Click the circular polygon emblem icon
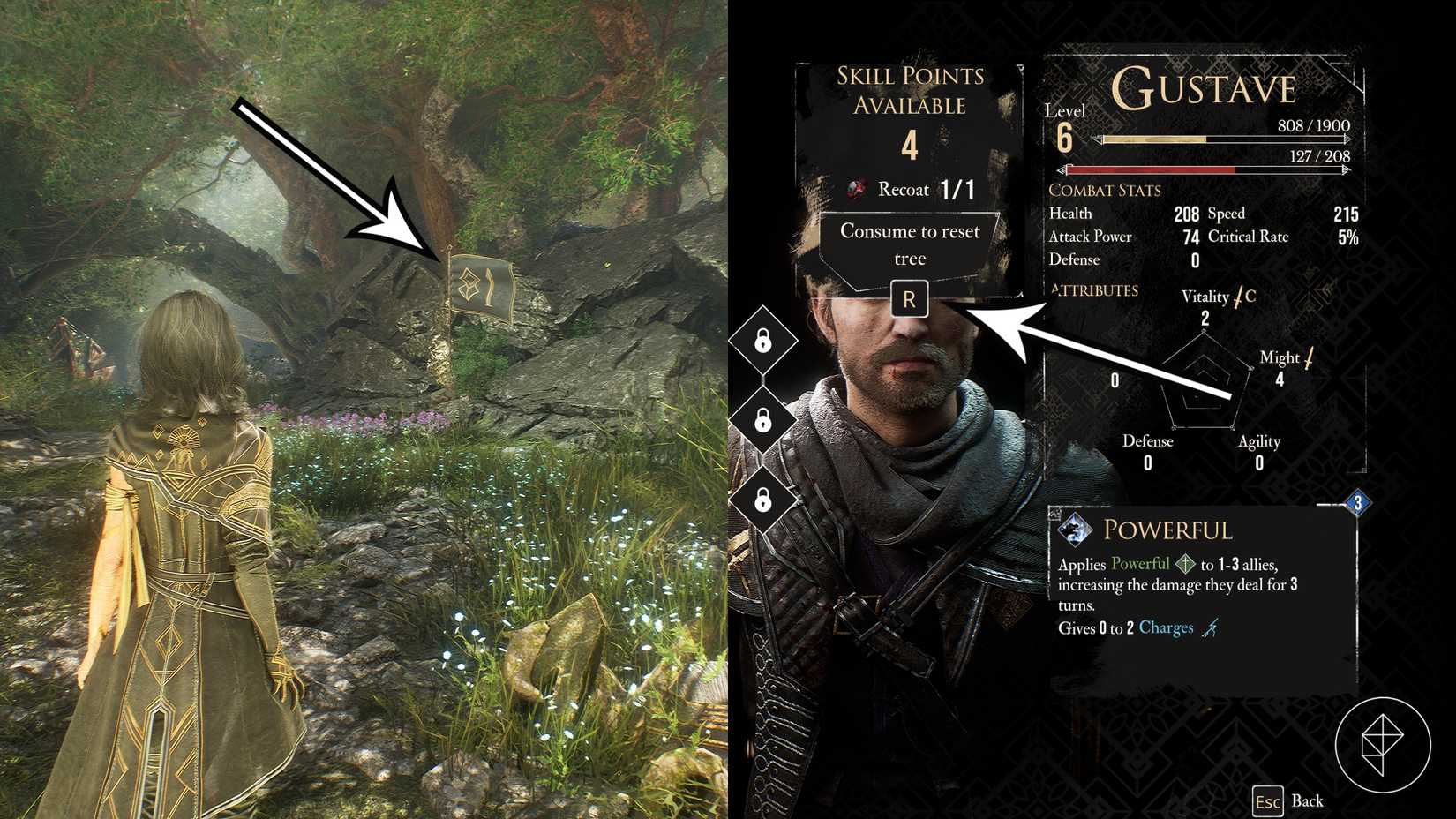This screenshot has width=1456, height=819. [1382, 744]
